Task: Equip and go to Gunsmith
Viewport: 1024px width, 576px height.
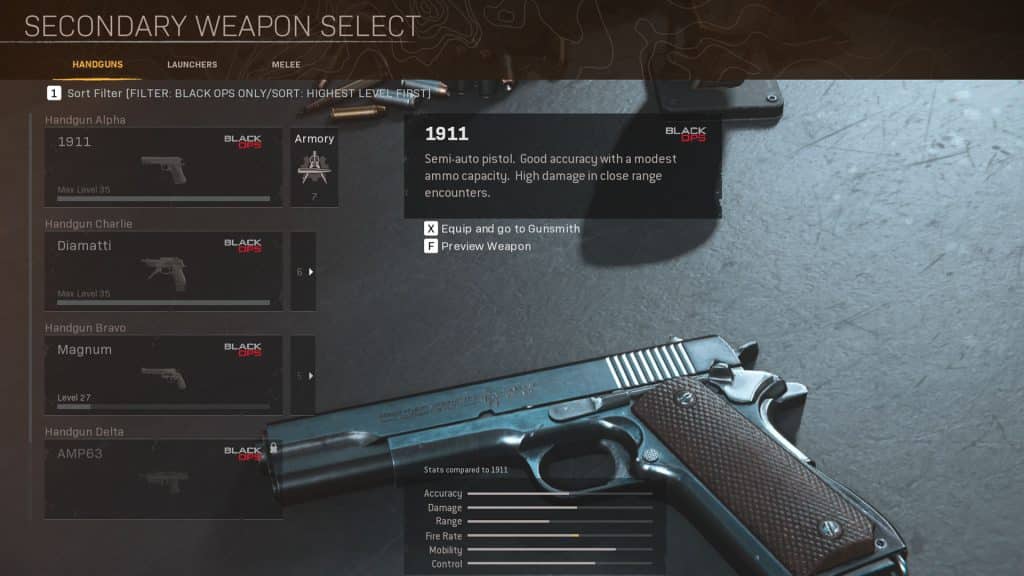Action: point(501,229)
